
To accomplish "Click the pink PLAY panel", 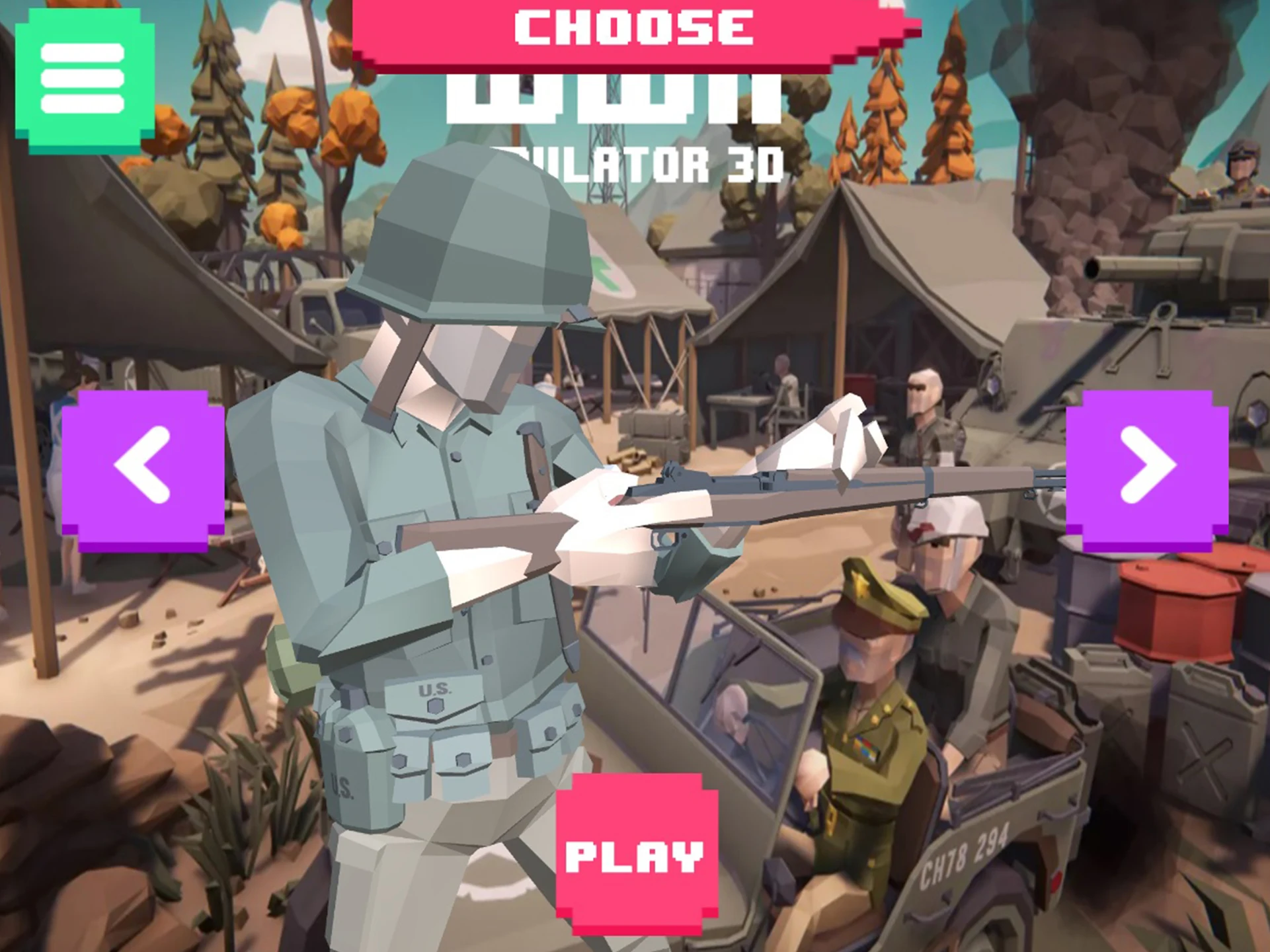I will click(x=635, y=855).
